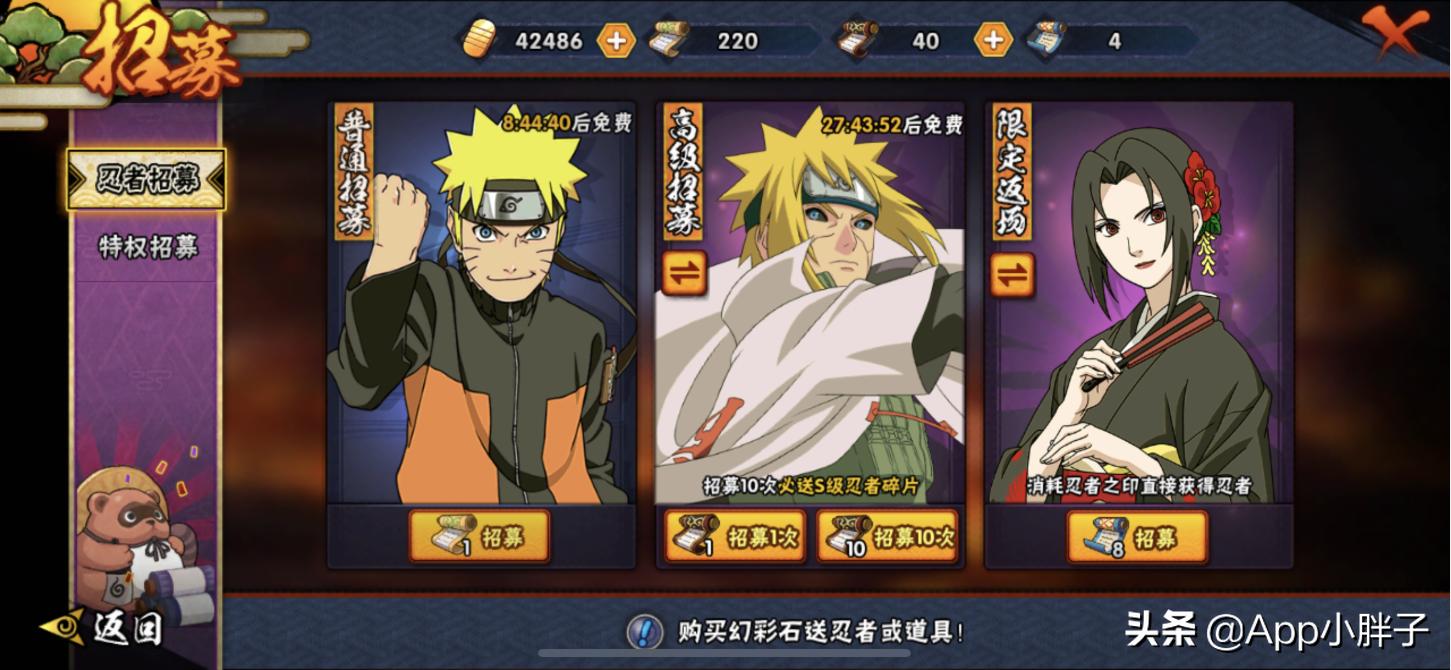
Task: Swap the featured ninja on 高级招募
Action: pyautogui.click(x=684, y=273)
